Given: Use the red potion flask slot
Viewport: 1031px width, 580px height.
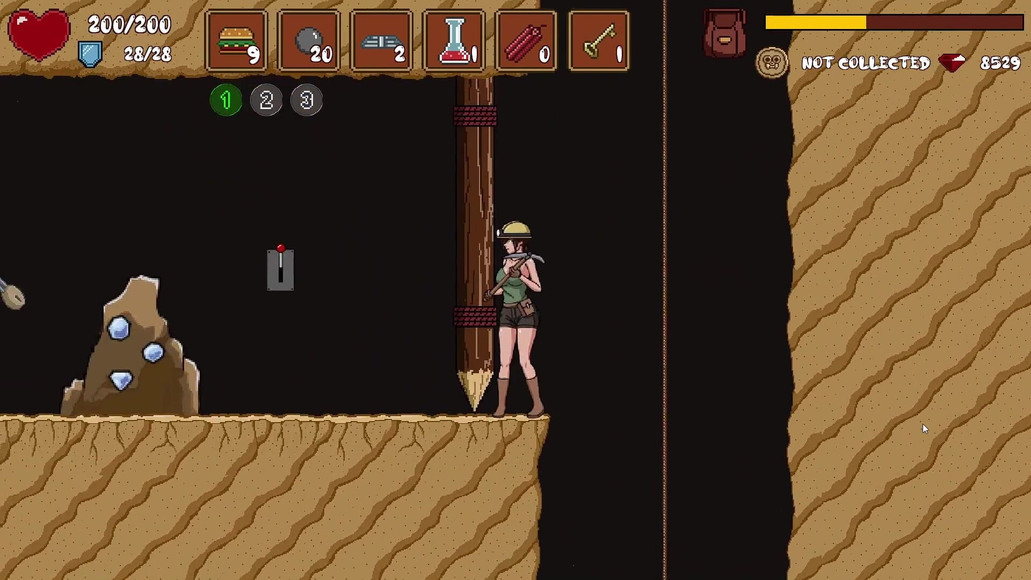Looking at the screenshot, I should coord(454,41).
